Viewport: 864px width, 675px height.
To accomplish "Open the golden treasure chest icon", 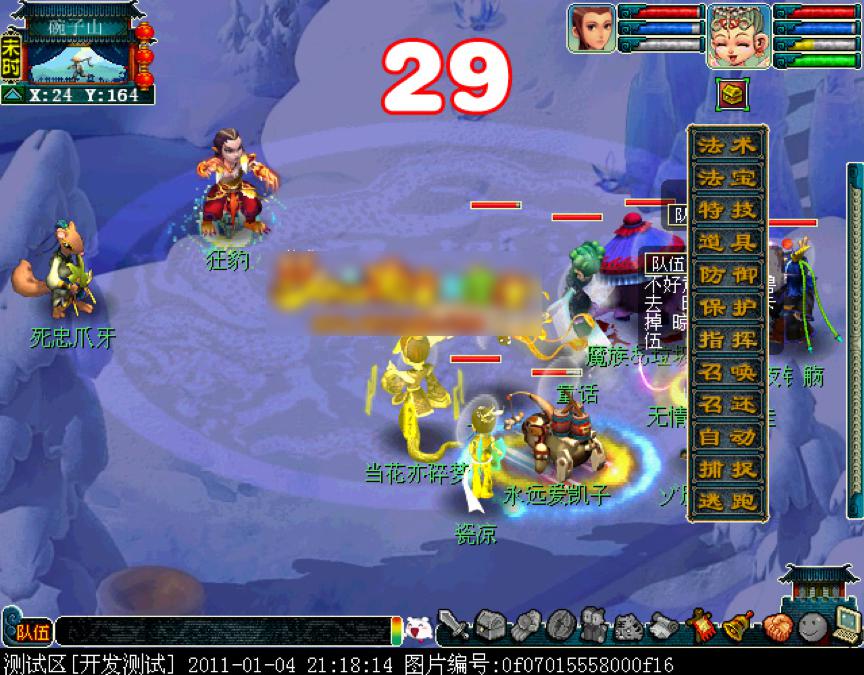I will [x=730, y=95].
